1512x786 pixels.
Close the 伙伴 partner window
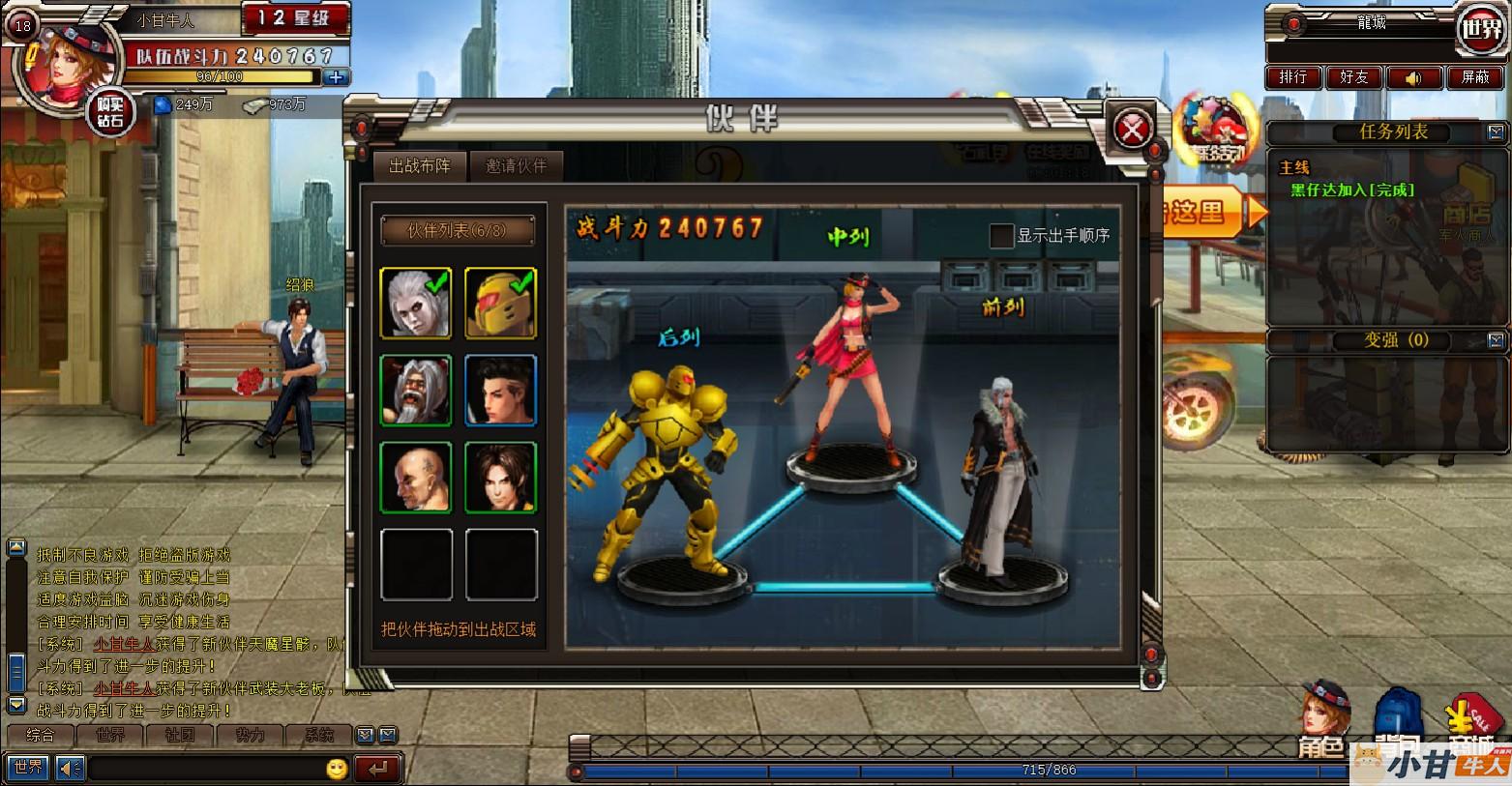tap(1133, 128)
